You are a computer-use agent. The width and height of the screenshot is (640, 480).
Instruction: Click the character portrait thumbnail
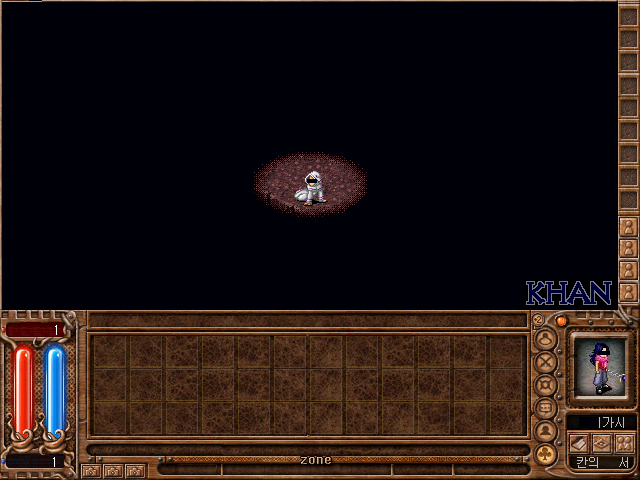point(600,367)
